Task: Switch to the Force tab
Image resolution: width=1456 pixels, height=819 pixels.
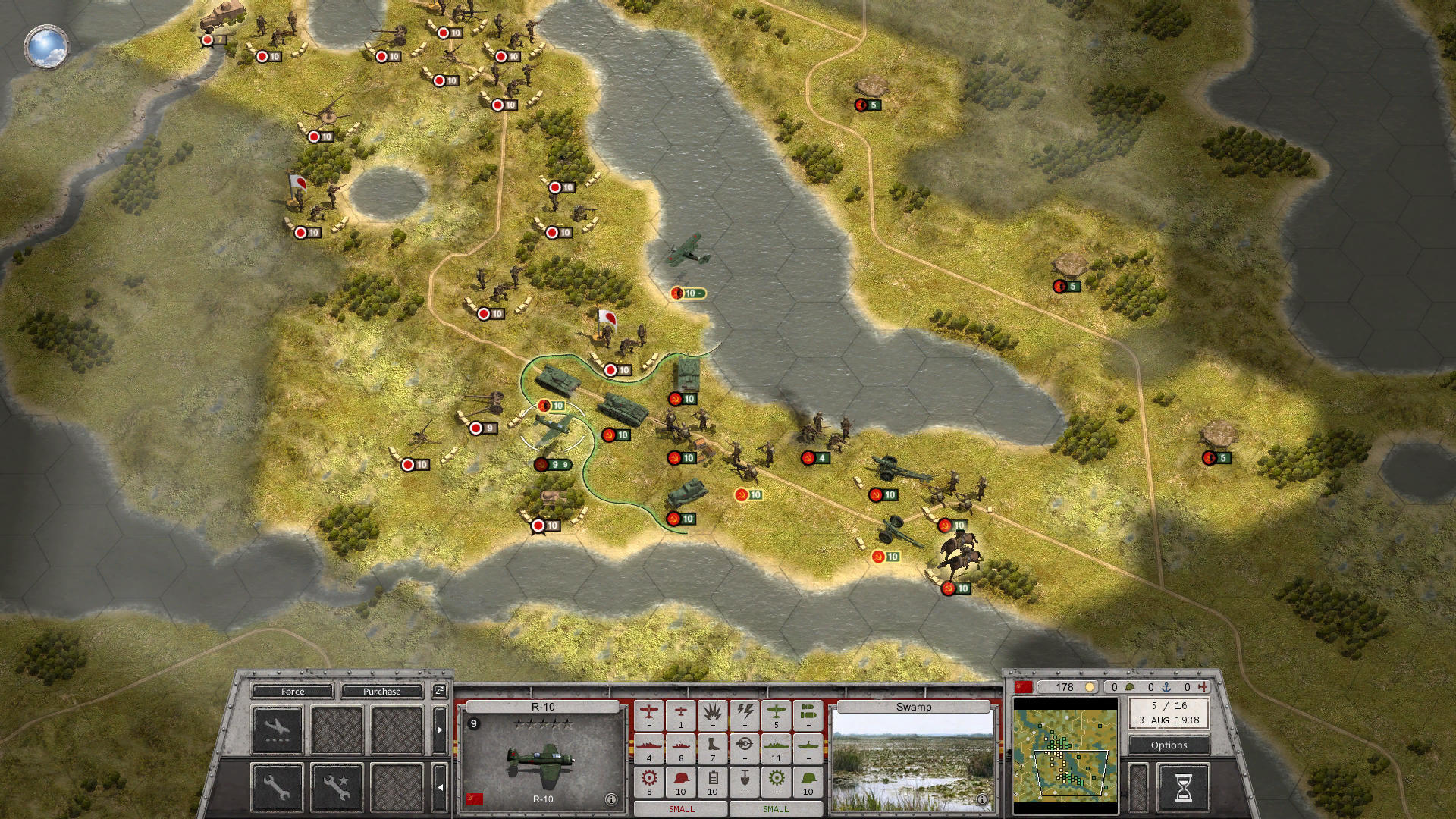Action: 293,692
